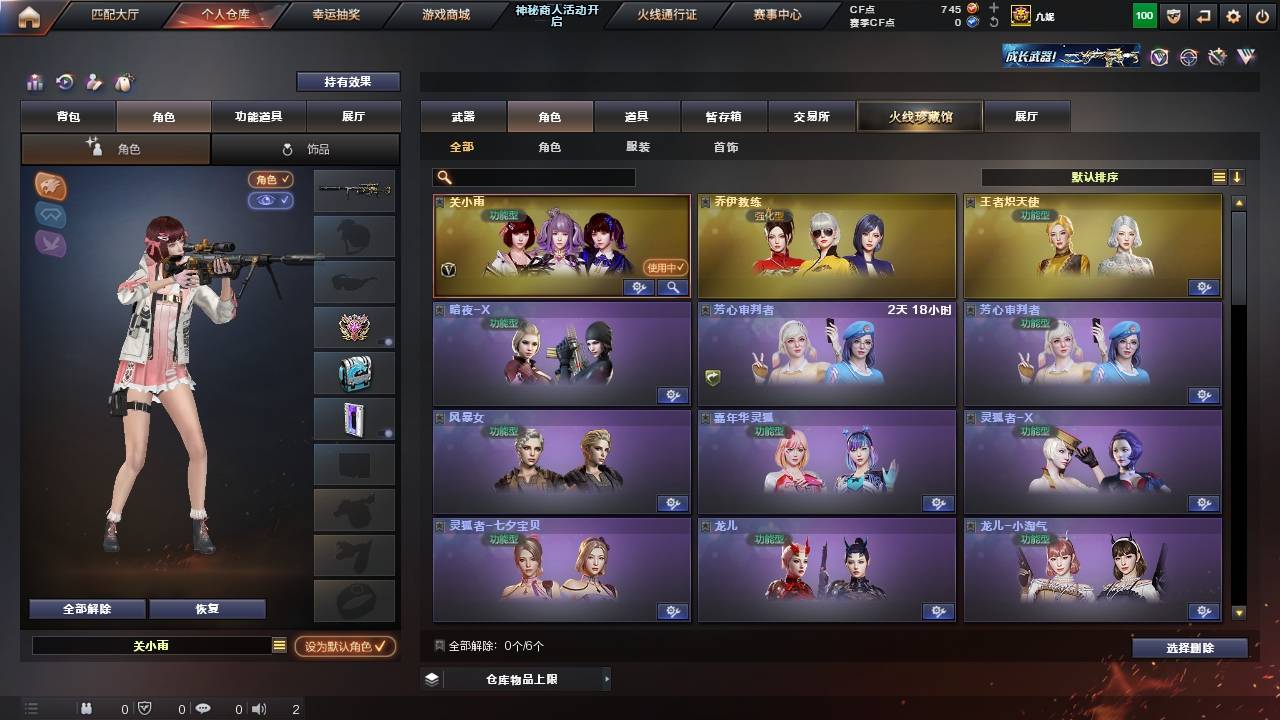Click the down arrow beside 默认排序
This screenshot has width=1280, height=720.
coord(1239,175)
